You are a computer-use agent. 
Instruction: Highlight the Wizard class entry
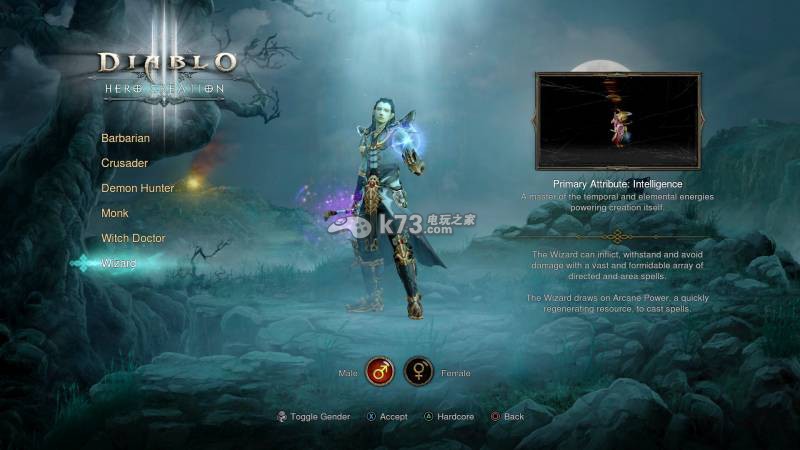click(x=118, y=263)
